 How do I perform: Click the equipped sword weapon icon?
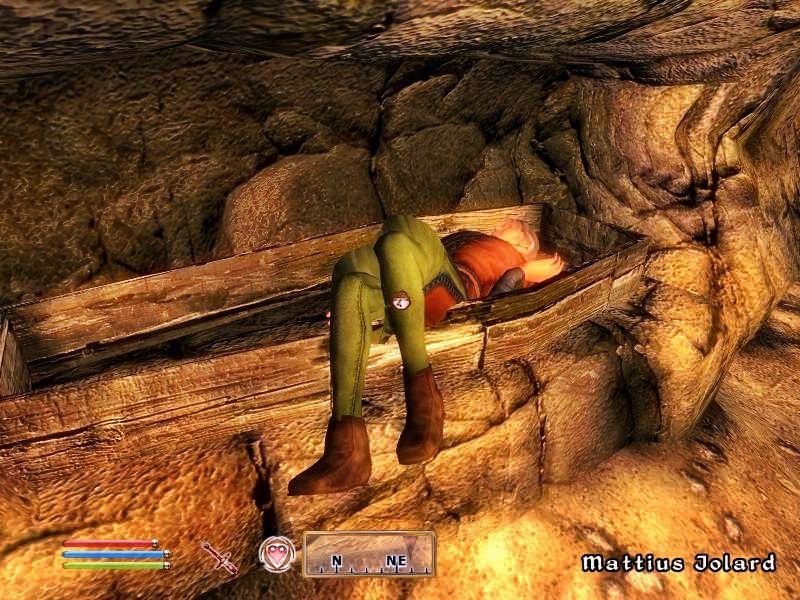pyautogui.click(x=219, y=556)
